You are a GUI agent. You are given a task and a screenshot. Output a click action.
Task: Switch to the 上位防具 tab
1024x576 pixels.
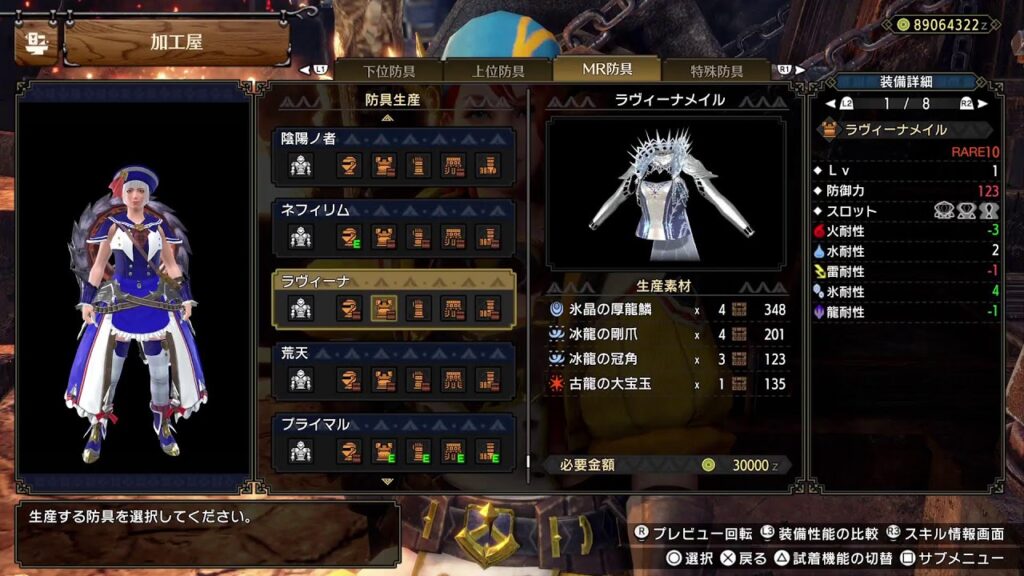(x=498, y=71)
